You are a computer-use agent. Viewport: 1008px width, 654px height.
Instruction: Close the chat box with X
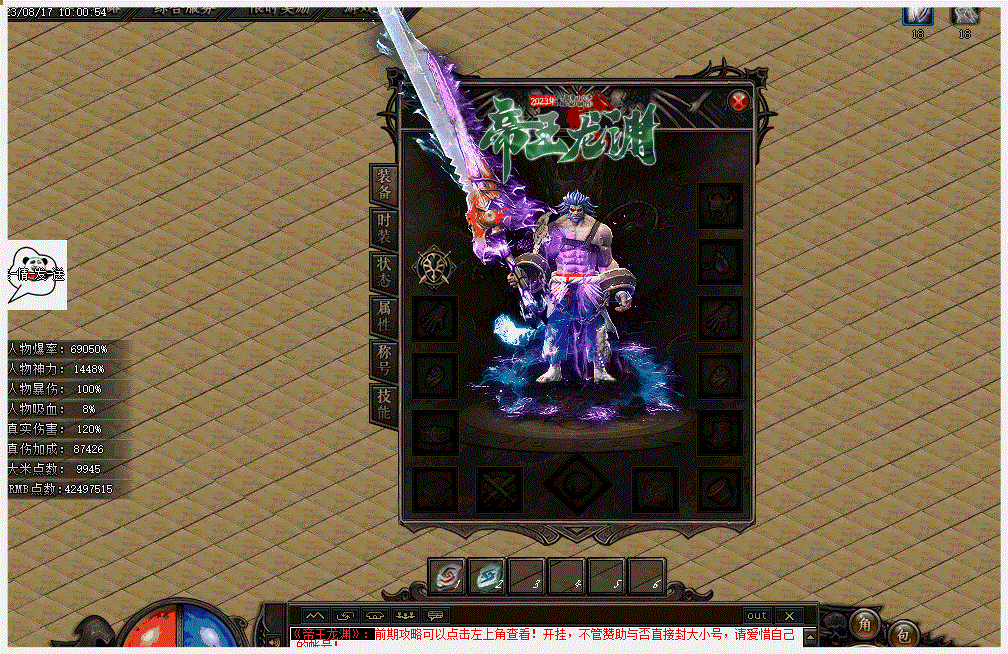(789, 615)
